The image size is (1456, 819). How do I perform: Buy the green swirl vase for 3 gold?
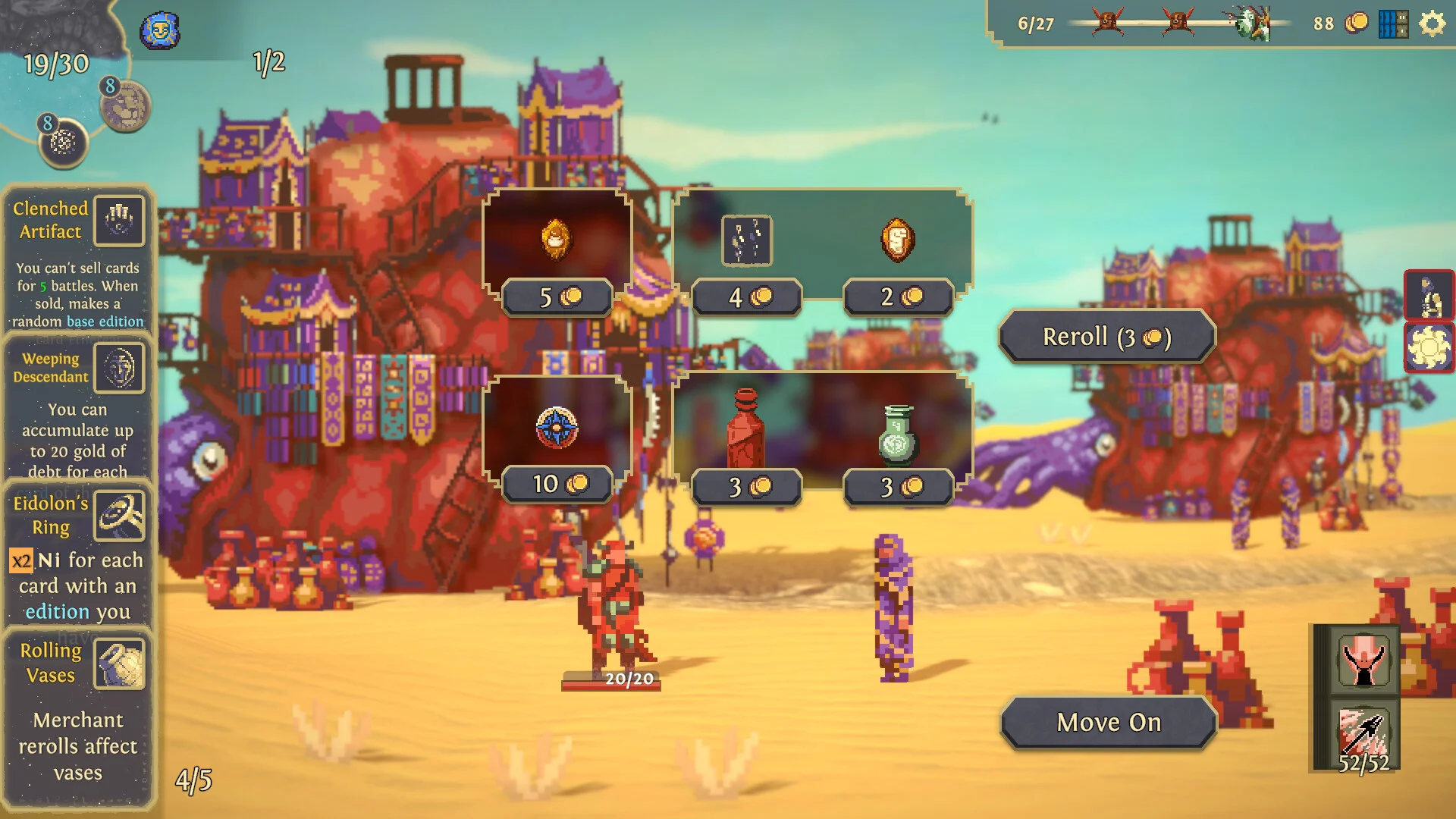coord(898,435)
